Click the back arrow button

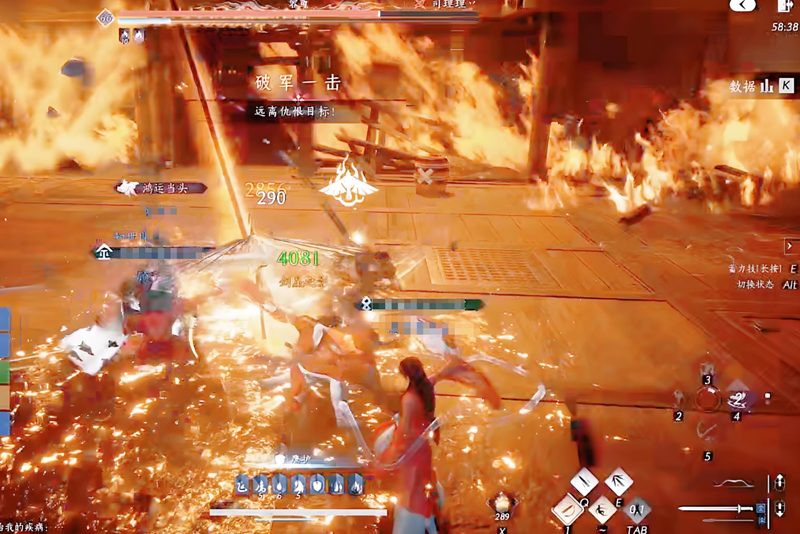[x=743, y=6]
